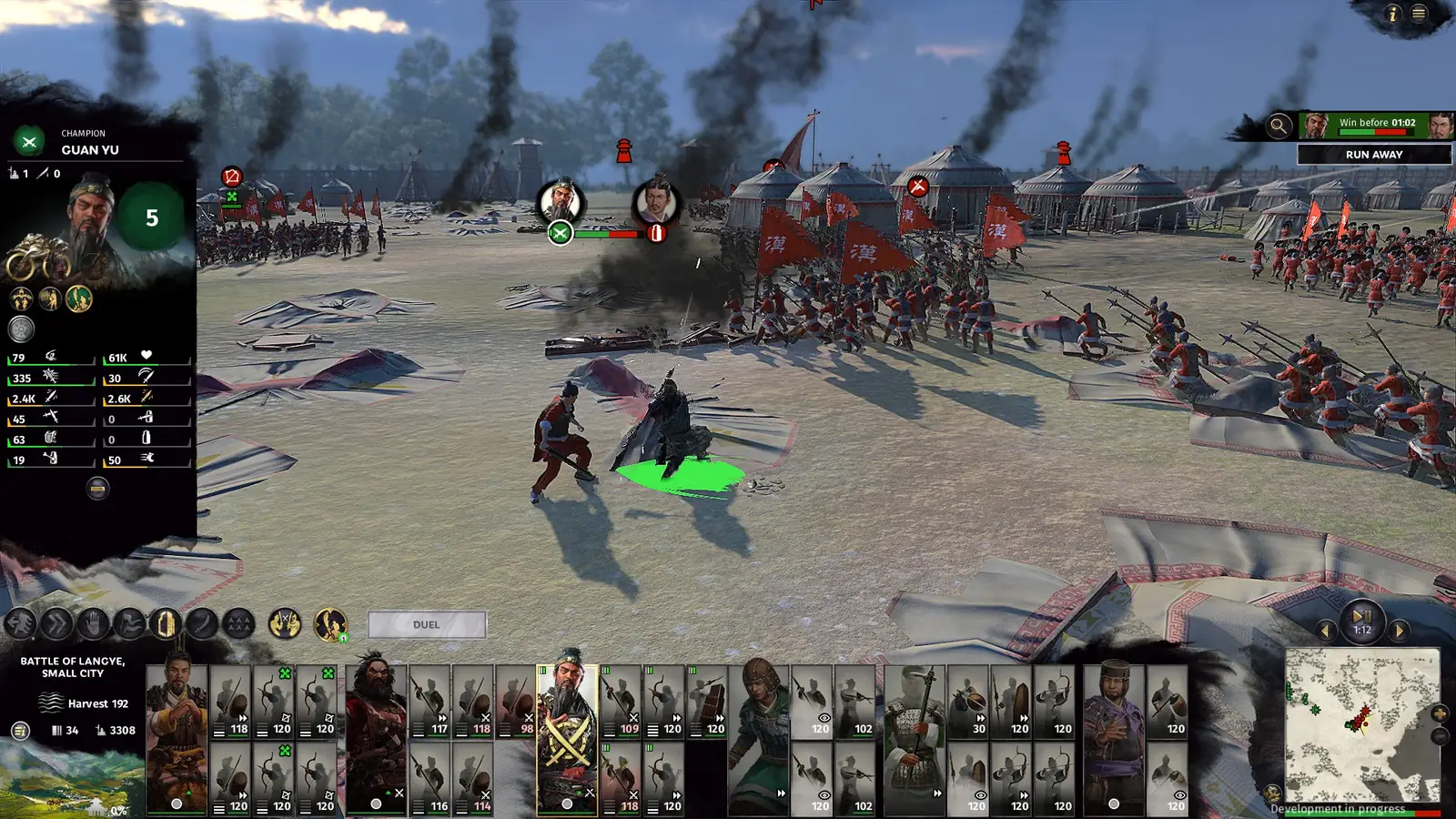This screenshot has width=1456, height=819.
Task: Decrease battle speed with the left arrow
Action: (x=1327, y=631)
